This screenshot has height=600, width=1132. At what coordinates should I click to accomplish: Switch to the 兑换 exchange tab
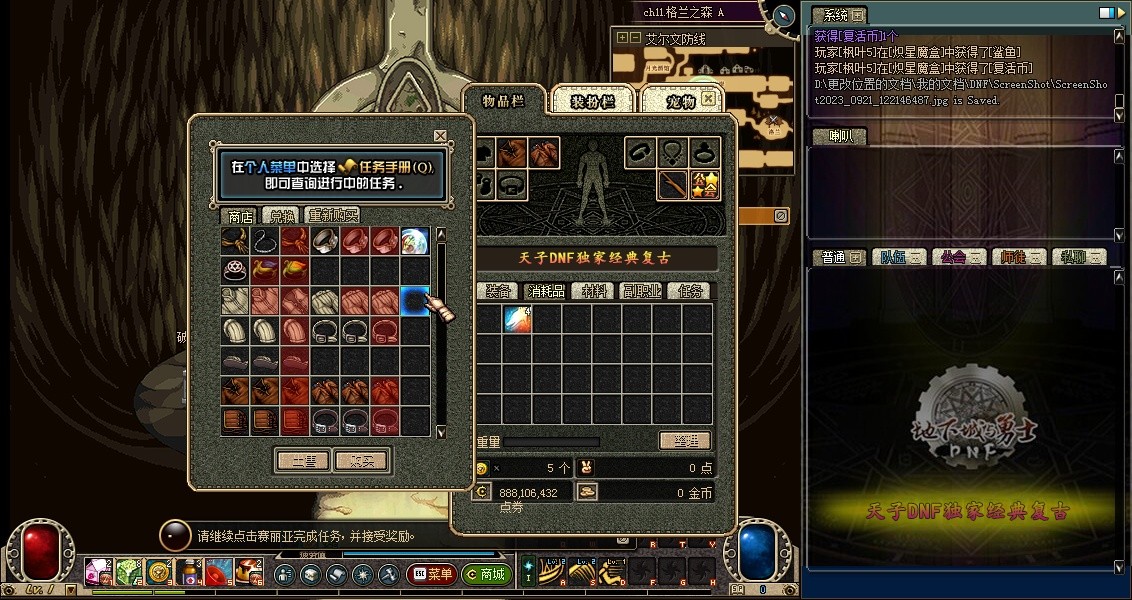pos(280,215)
